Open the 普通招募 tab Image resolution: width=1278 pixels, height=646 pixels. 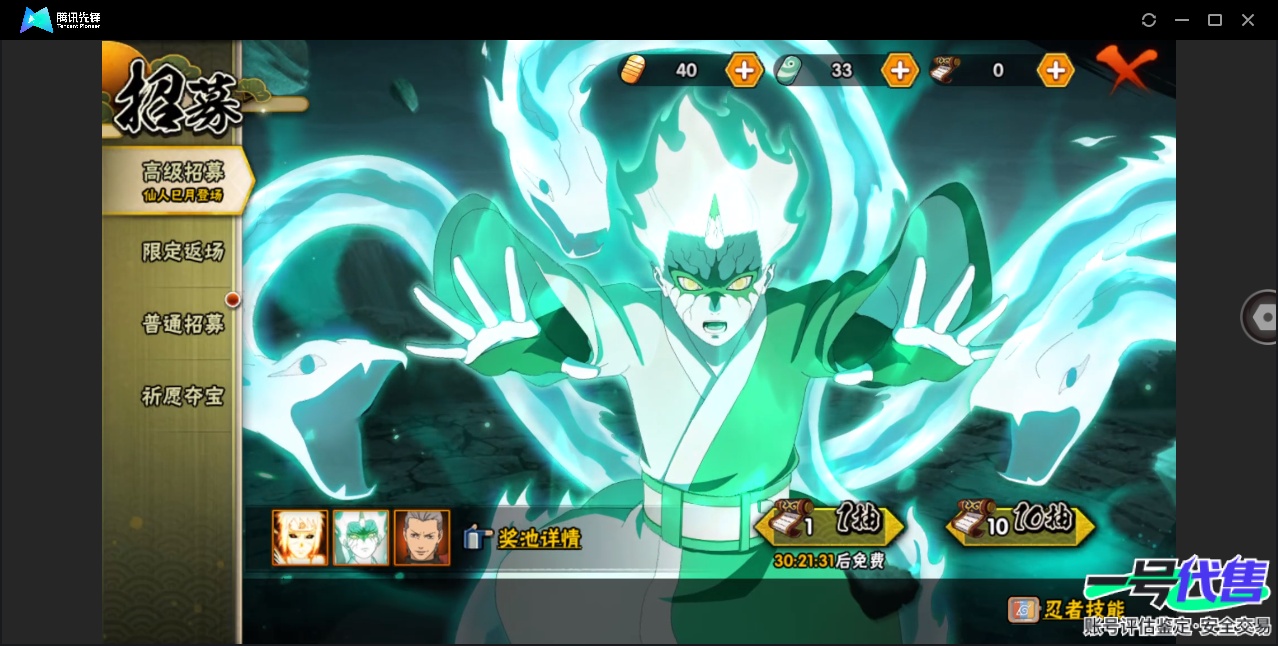(x=182, y=324)
